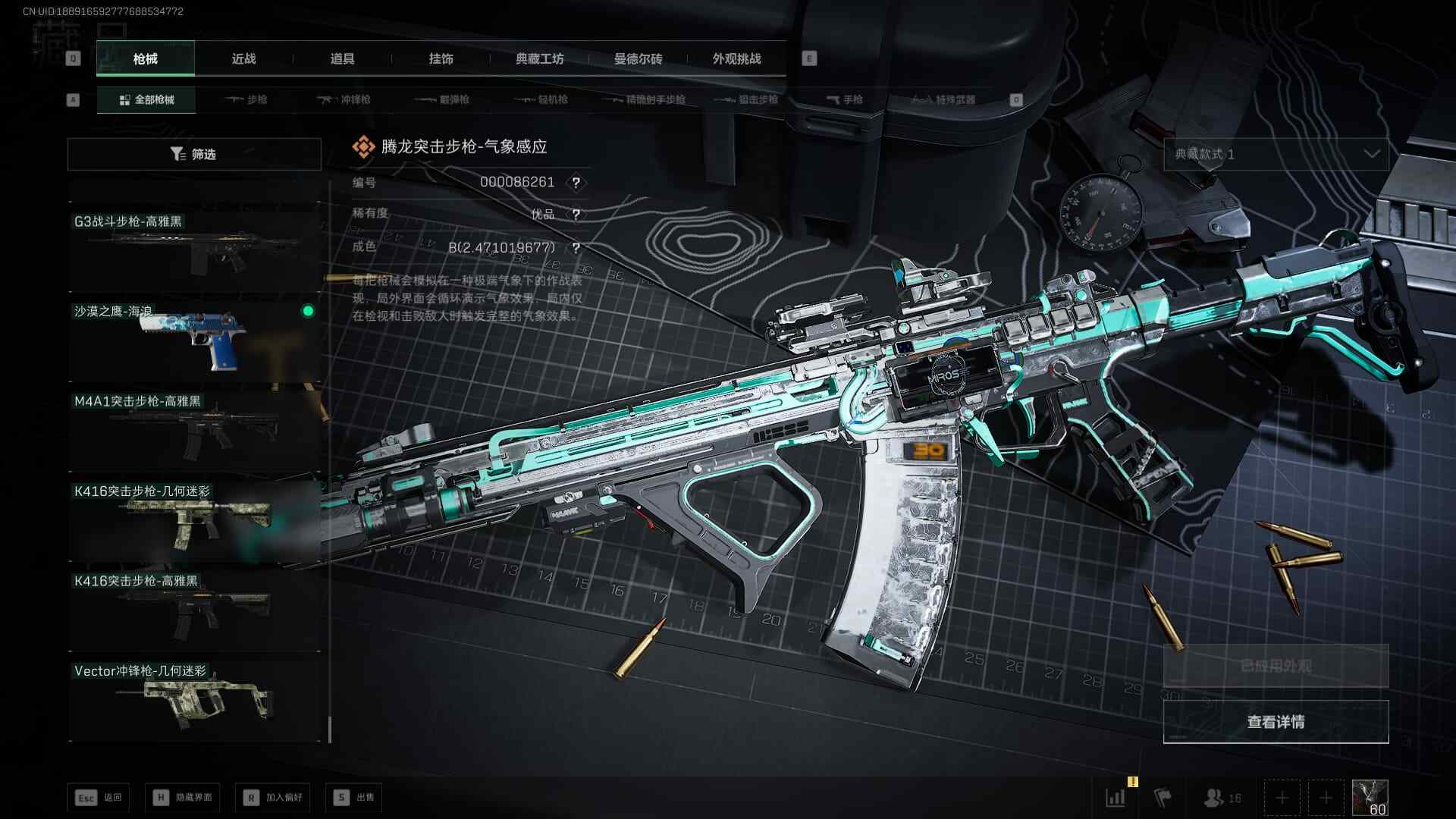Switch to the 近战 melee tab

coord(243,59)
